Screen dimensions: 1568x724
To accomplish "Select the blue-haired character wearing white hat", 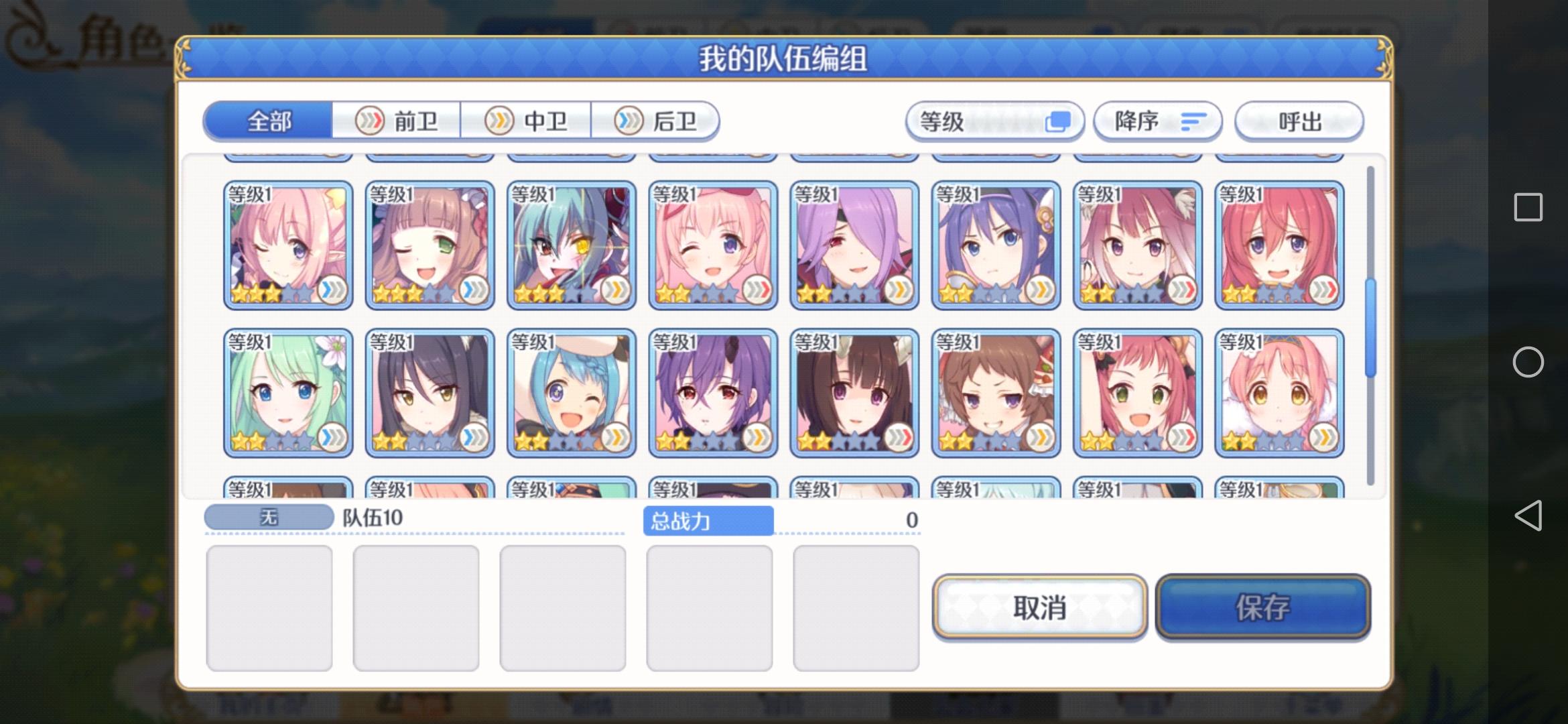I will (x=571, y=392).
